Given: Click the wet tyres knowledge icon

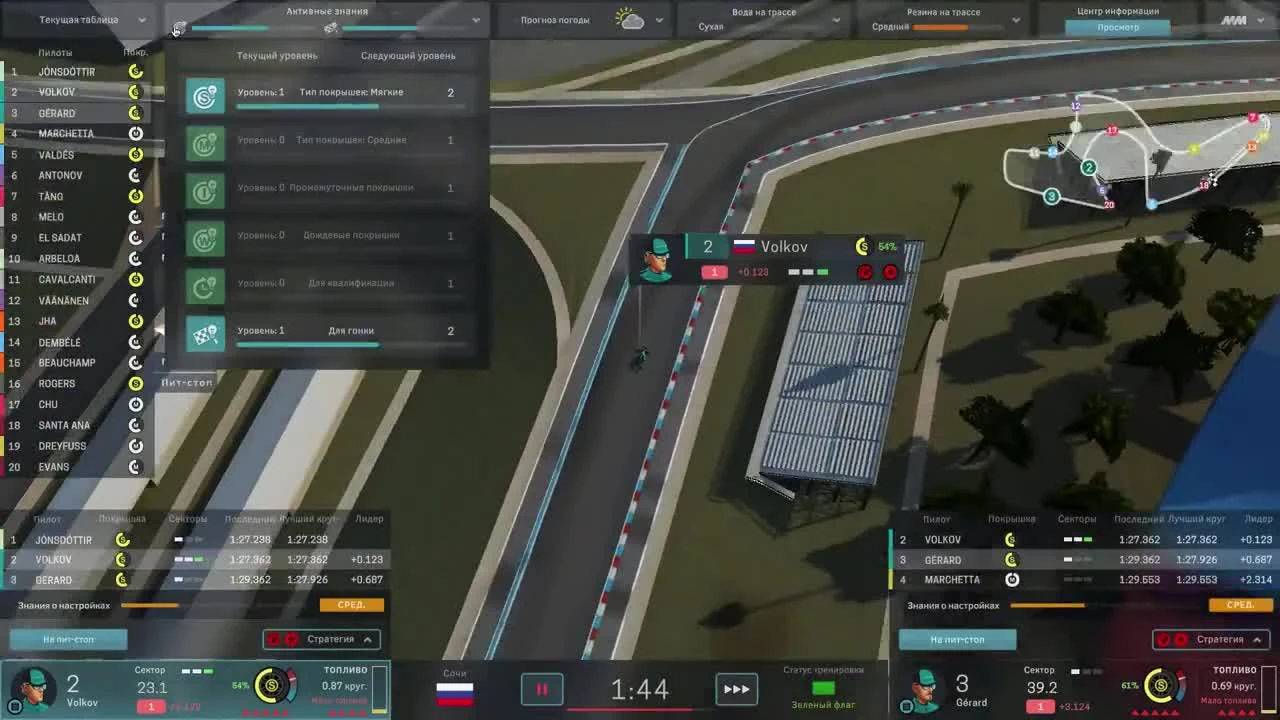Looking at the screenshot, I should point(205,234).
